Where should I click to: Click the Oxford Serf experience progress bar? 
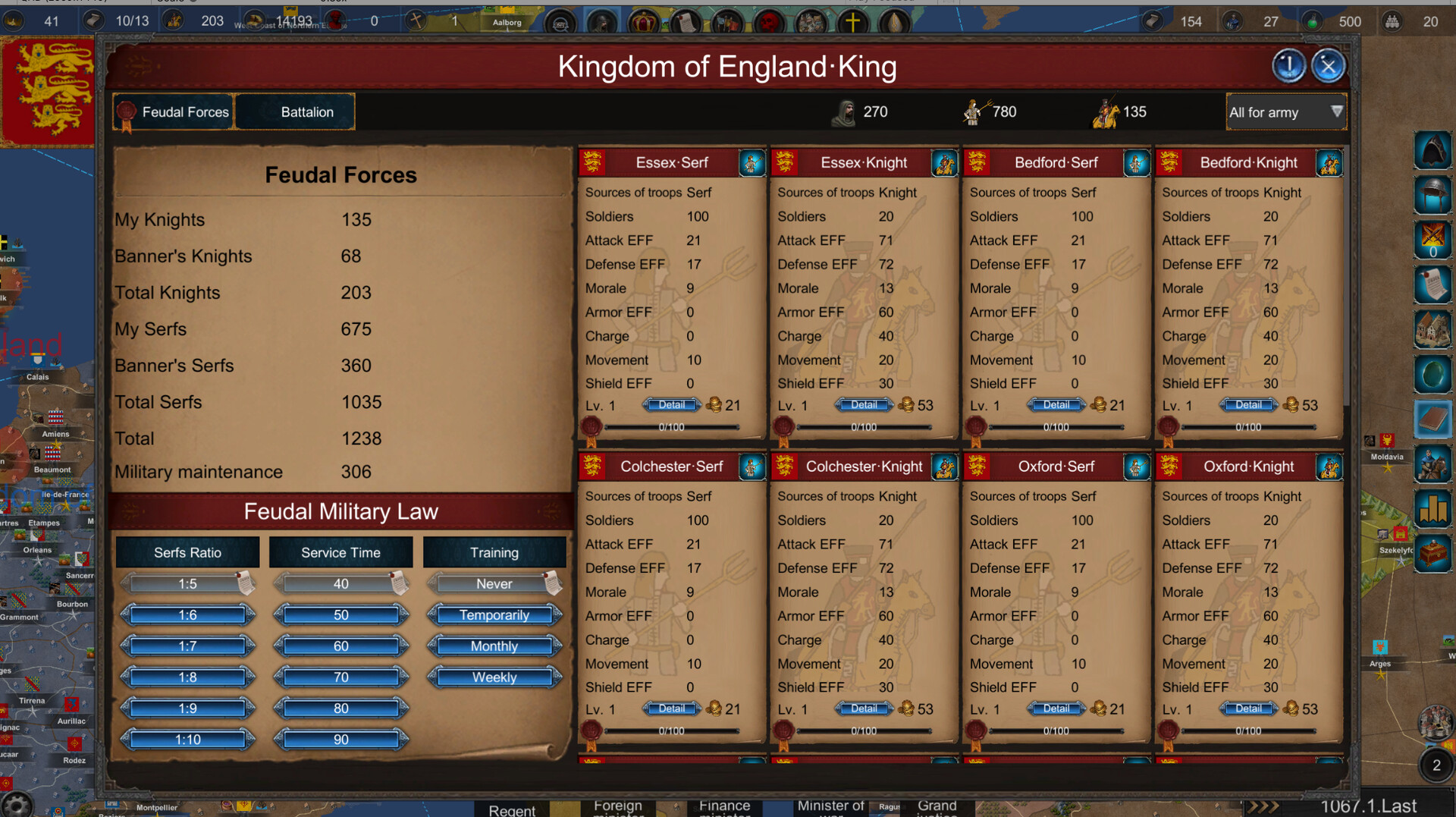pos(1056,731)
